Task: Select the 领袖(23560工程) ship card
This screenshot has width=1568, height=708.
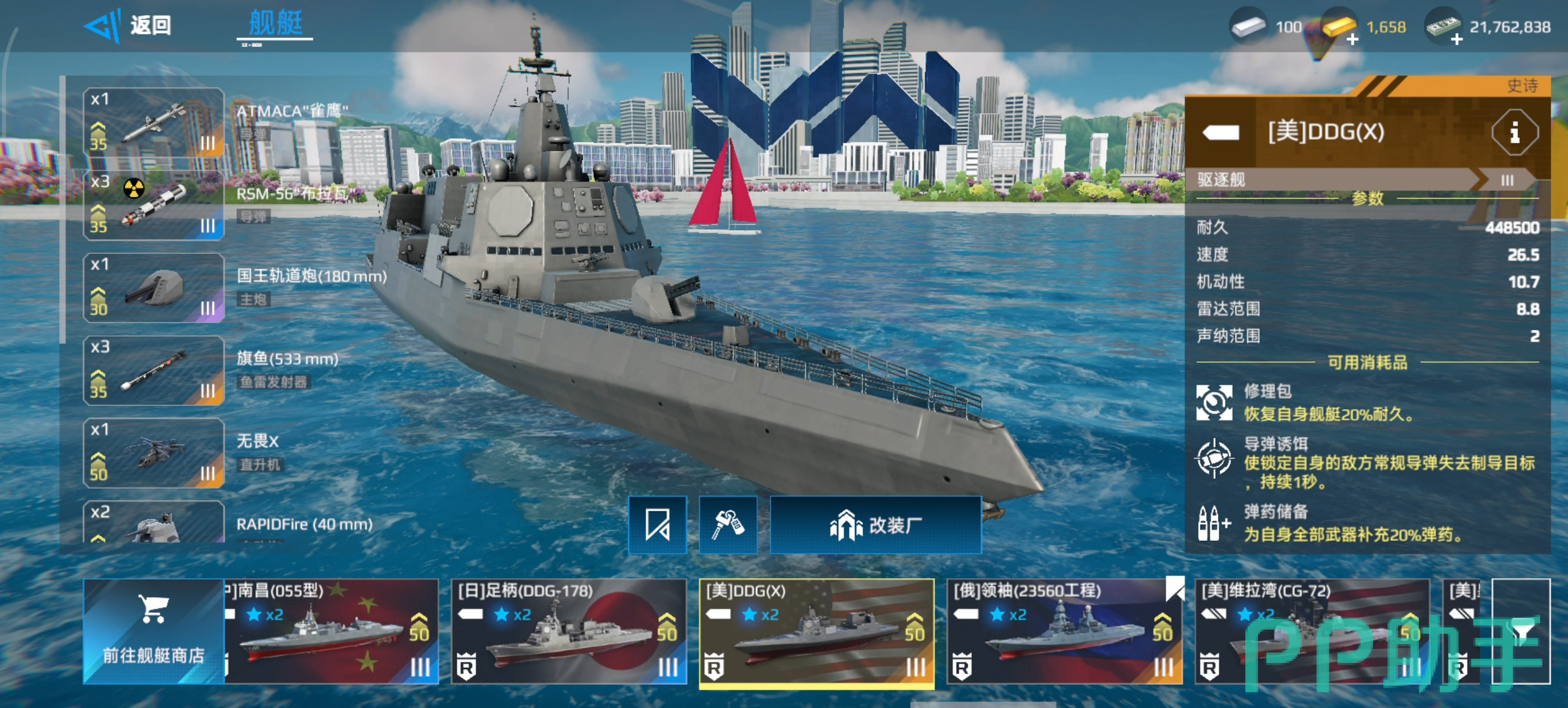Action: (x=1064, y=631)
